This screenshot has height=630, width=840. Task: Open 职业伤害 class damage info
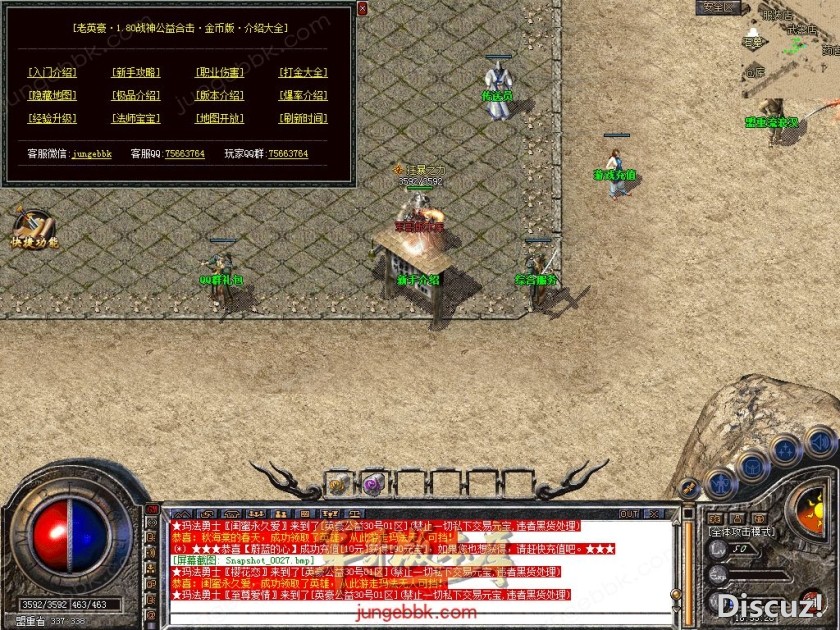pos(219,72)
